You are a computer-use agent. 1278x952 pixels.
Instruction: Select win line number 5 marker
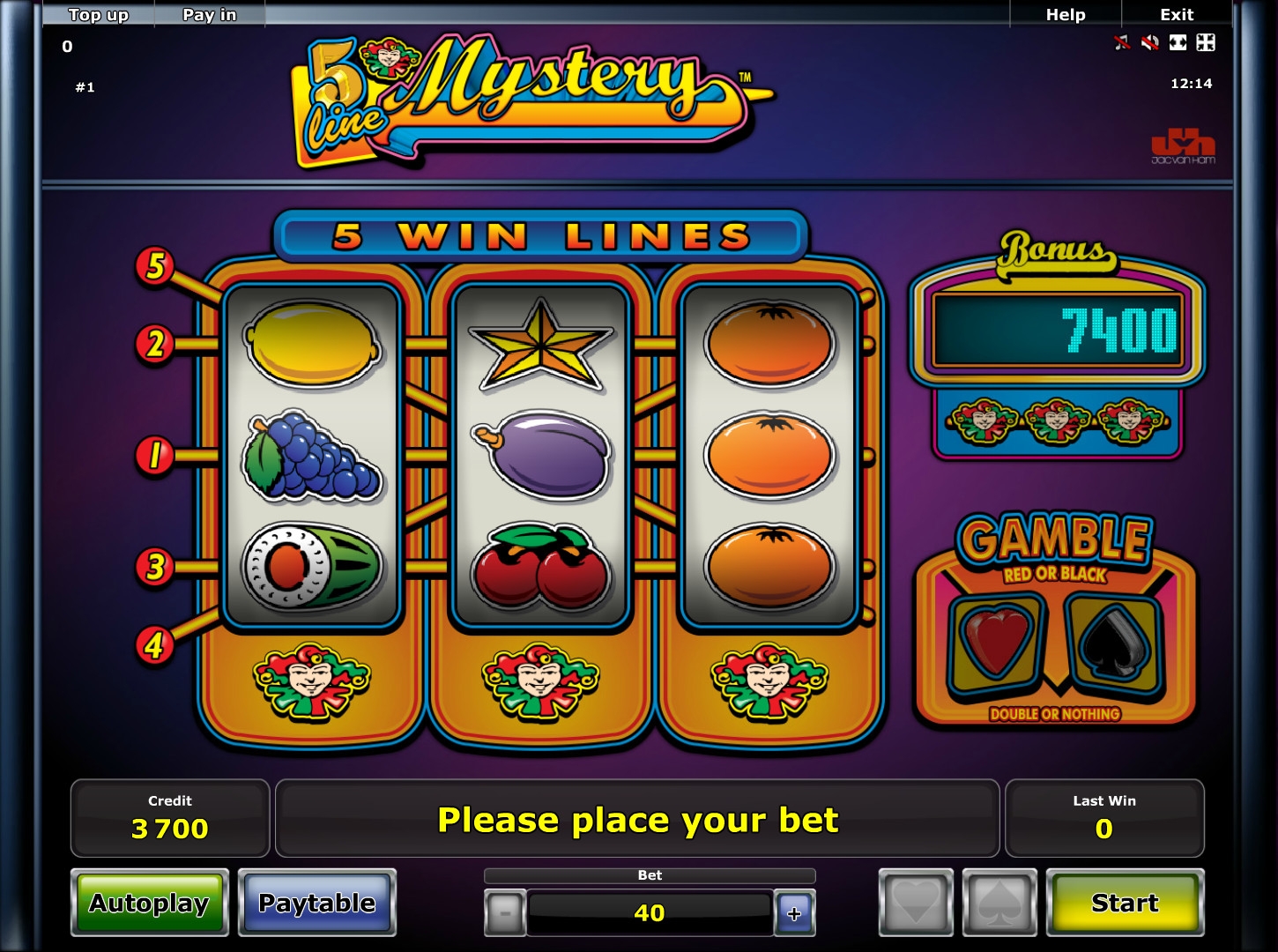point(155,265)
